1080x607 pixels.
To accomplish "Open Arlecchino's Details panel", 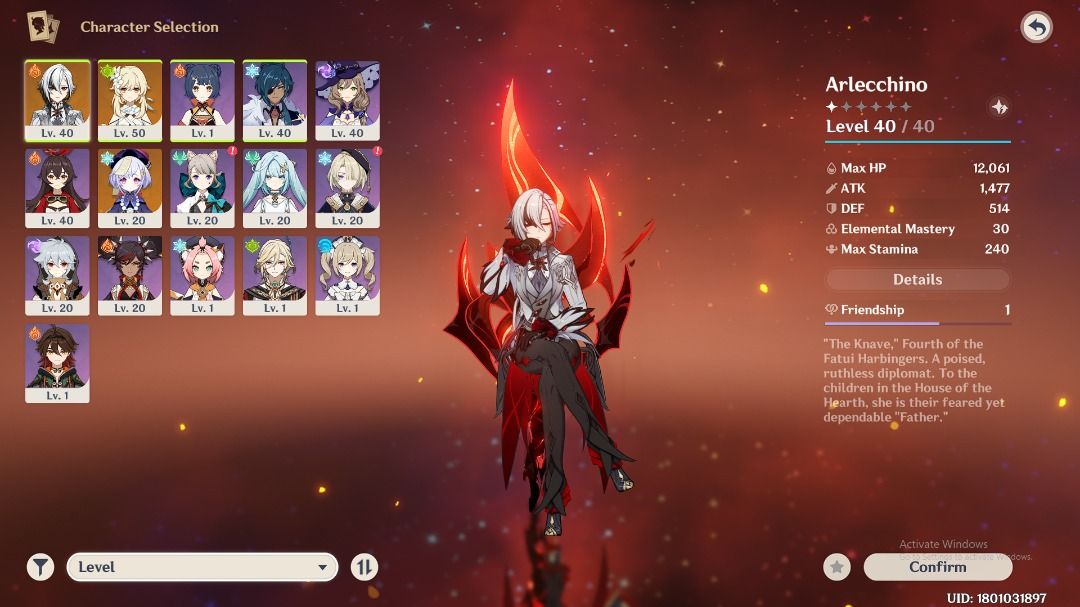I will [x=917, y=280].
